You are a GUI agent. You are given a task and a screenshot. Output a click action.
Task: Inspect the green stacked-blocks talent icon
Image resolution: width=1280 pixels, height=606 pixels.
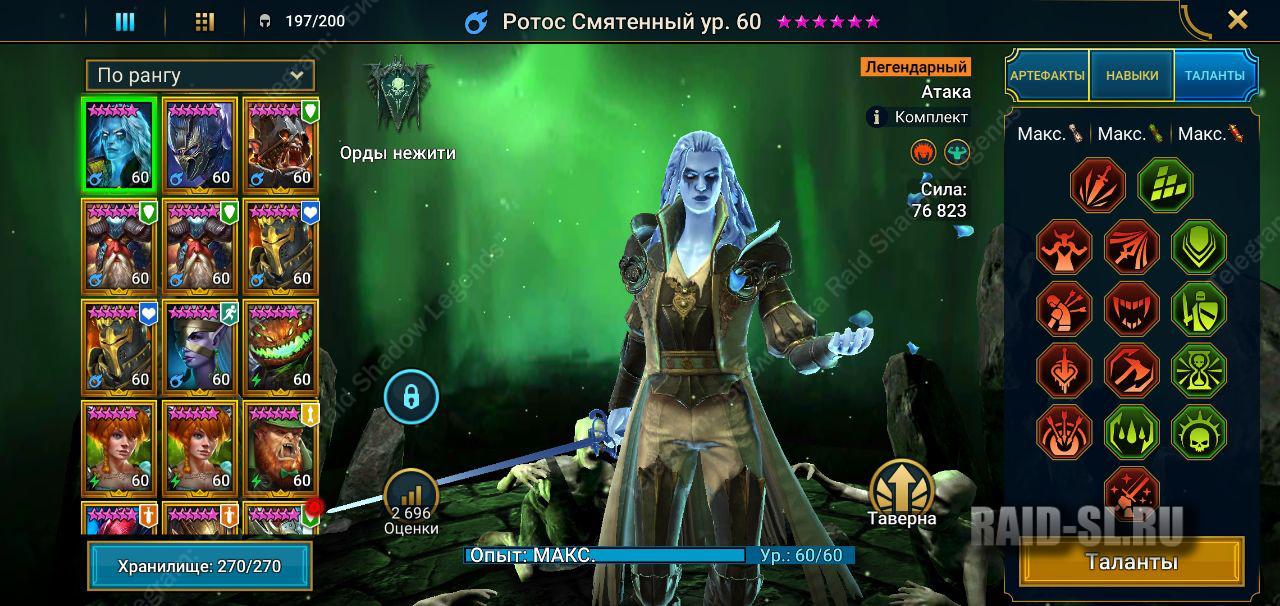click(1165, 185)
